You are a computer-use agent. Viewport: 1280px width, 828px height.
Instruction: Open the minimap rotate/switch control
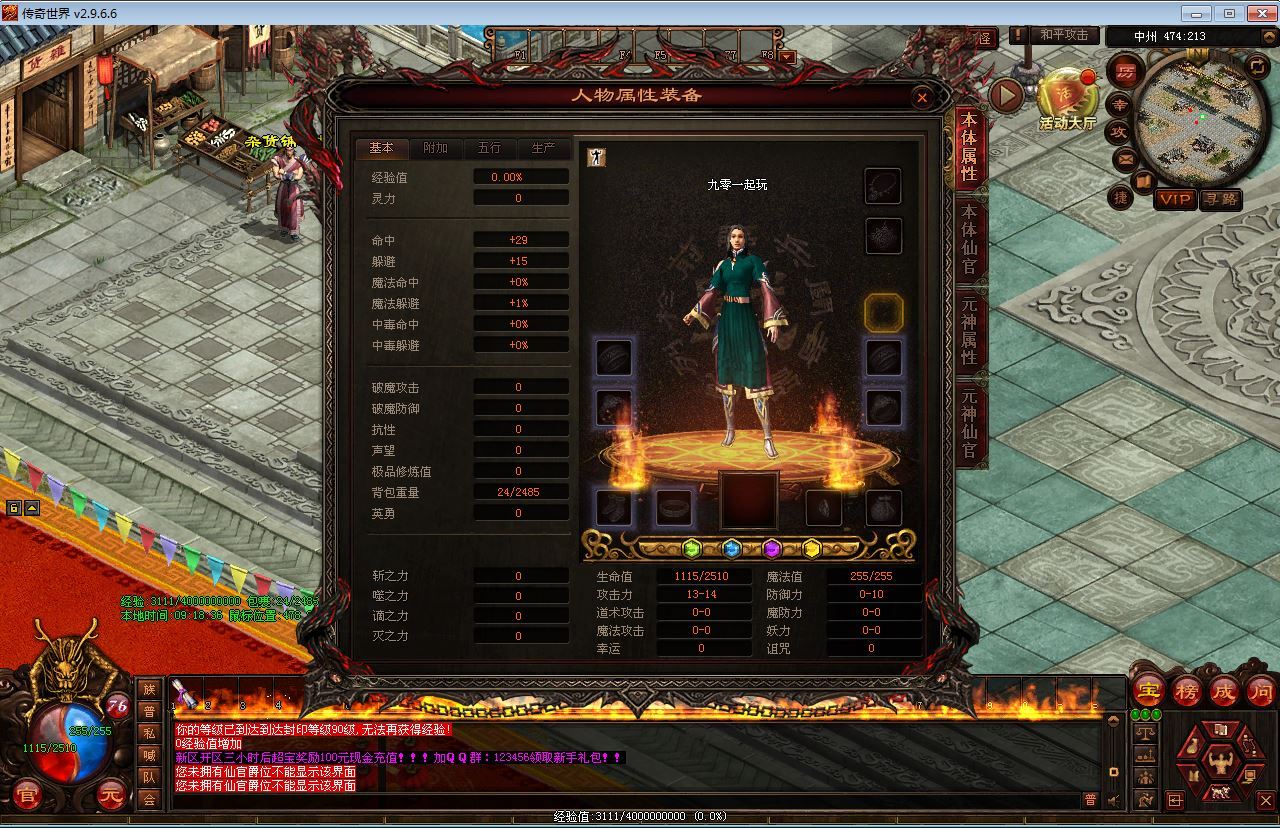pos(1256,66)
